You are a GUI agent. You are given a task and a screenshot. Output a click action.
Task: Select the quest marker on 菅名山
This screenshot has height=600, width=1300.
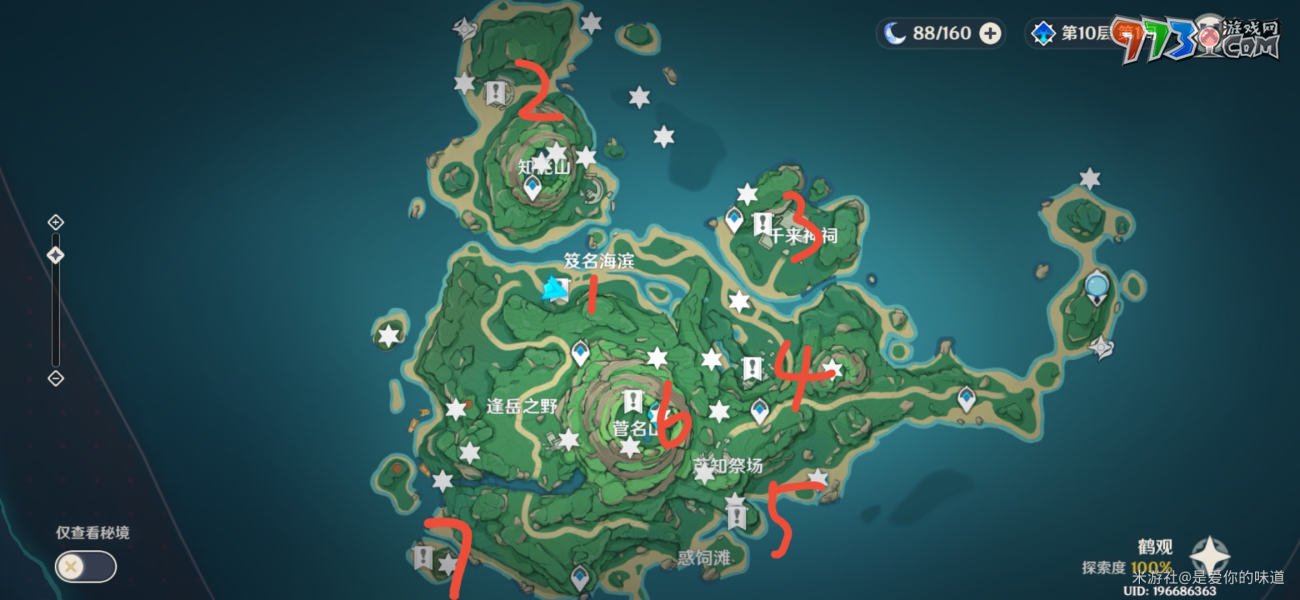tap(632, 402)
